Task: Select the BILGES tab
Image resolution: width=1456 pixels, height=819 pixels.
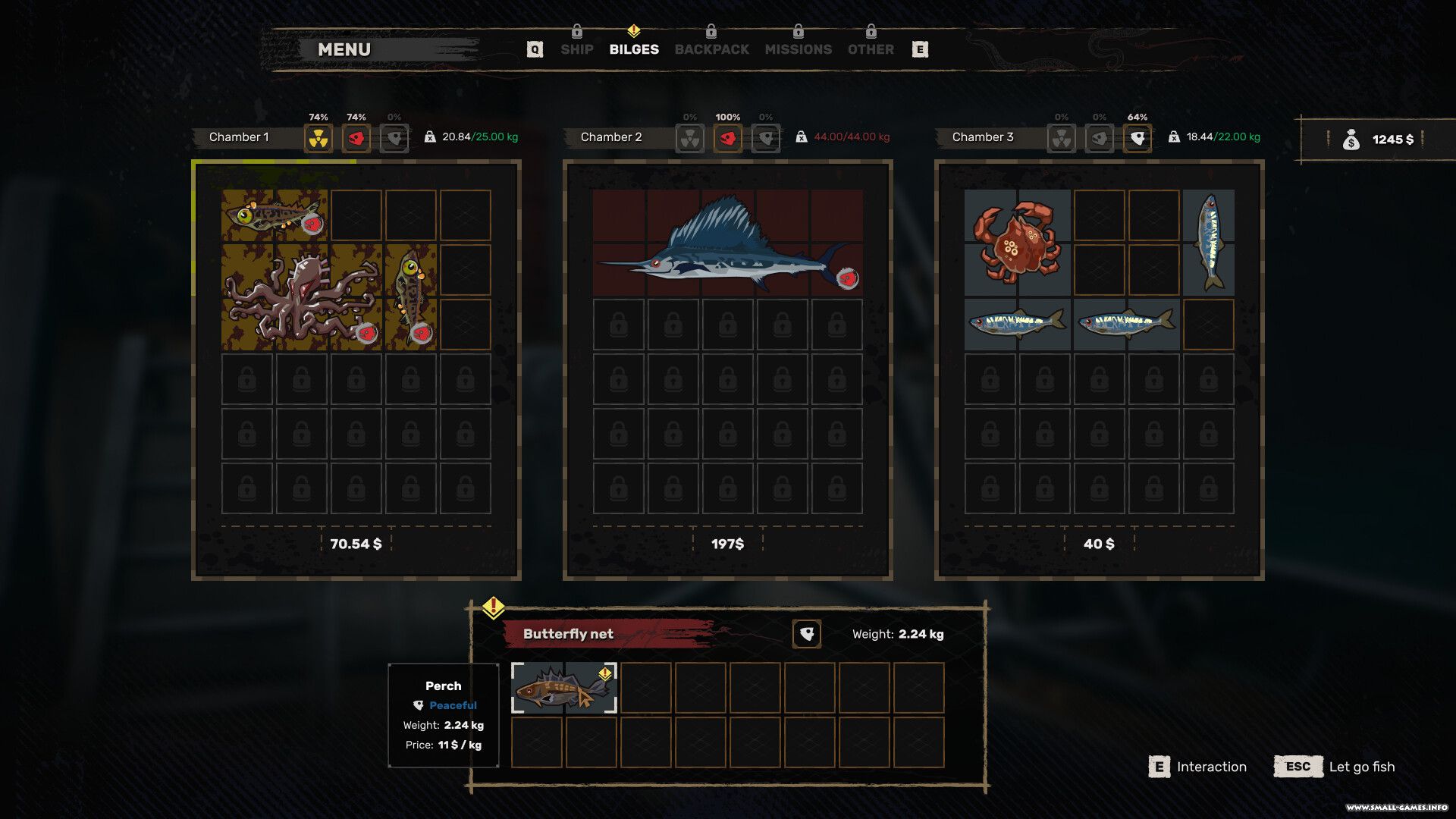Action: coord(634,49)
